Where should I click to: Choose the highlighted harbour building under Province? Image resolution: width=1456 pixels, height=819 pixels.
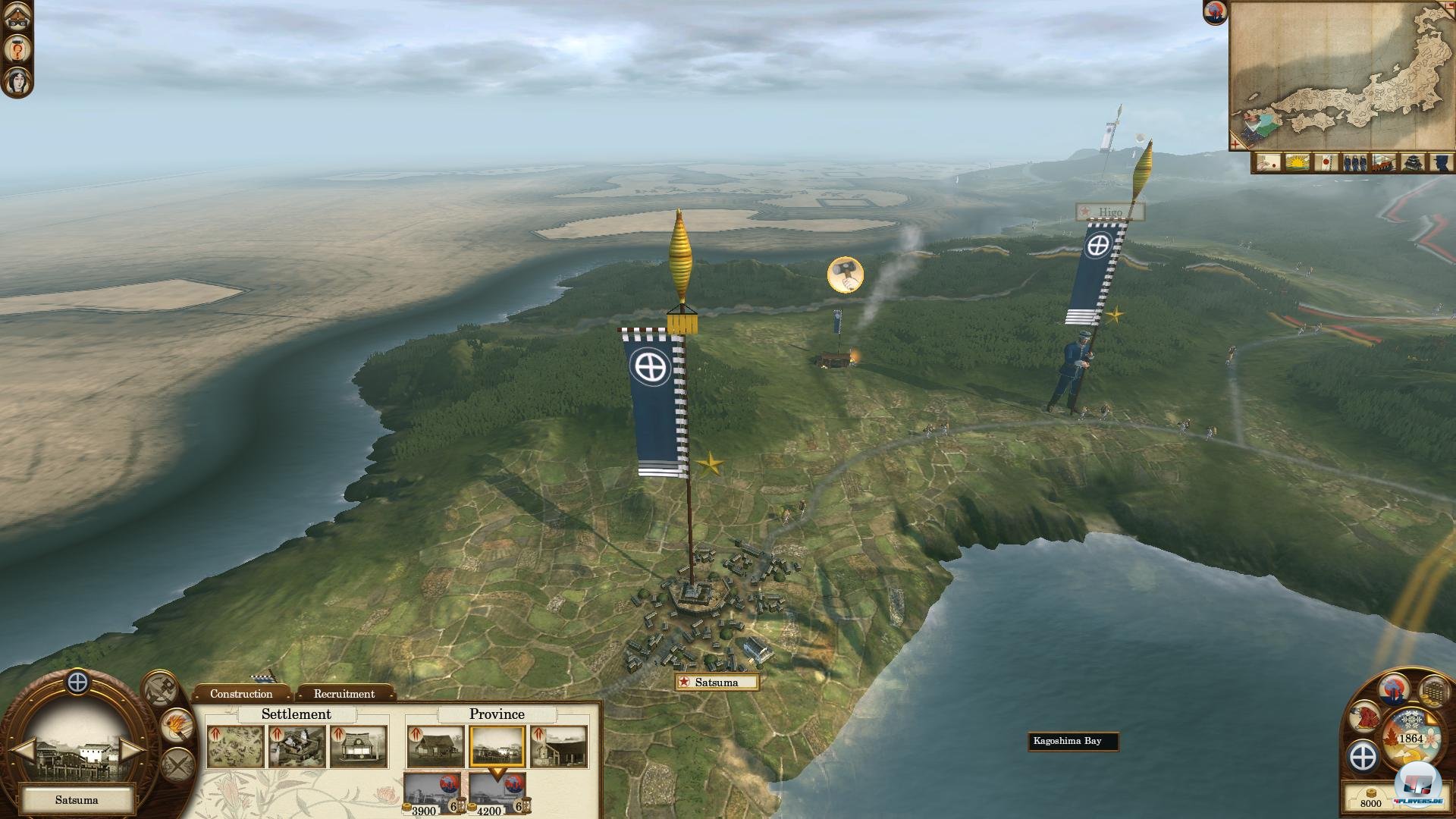tap(497, 747)
